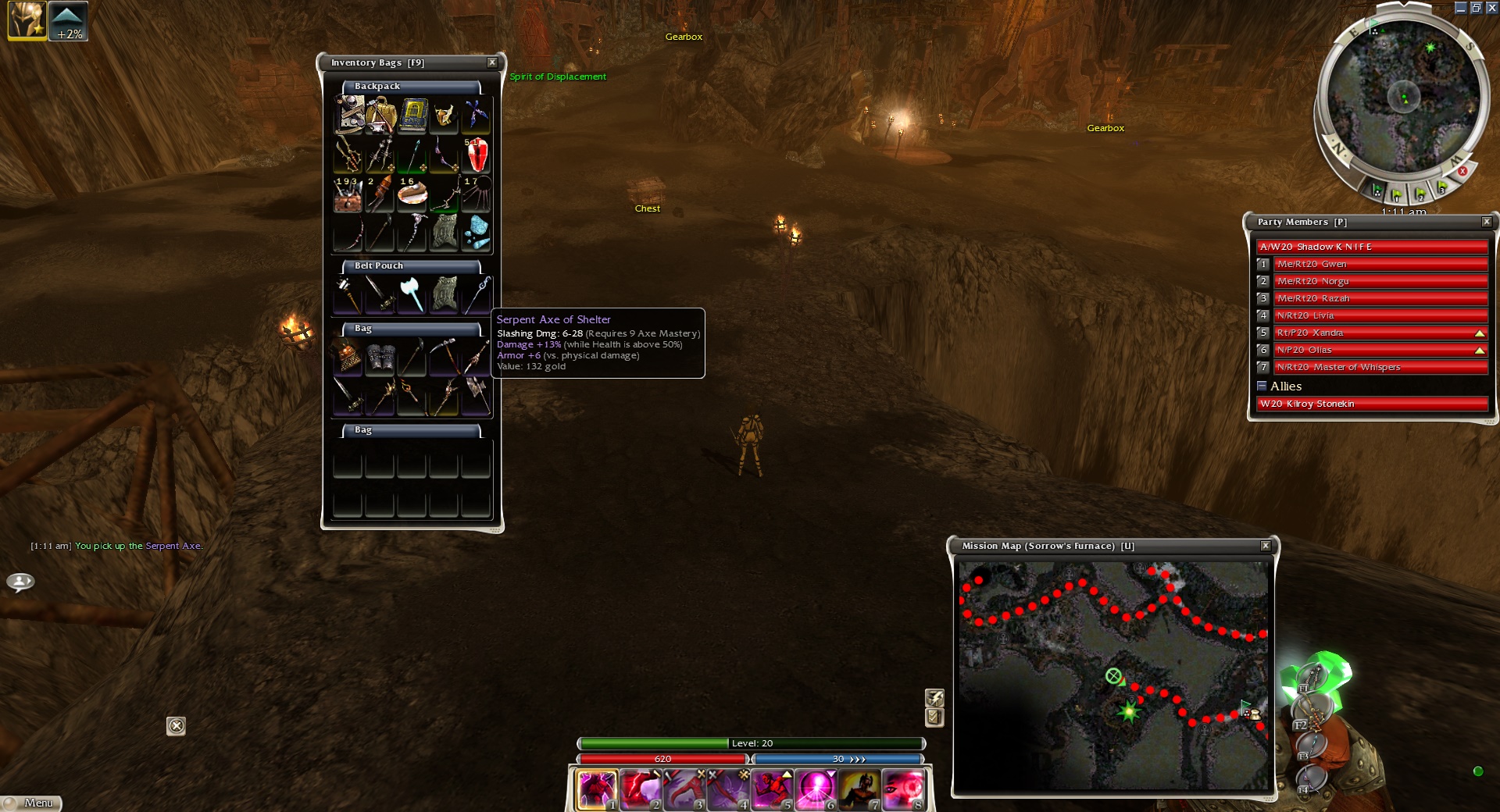Select the blue spellbook in the Backpack

(412, 114)
